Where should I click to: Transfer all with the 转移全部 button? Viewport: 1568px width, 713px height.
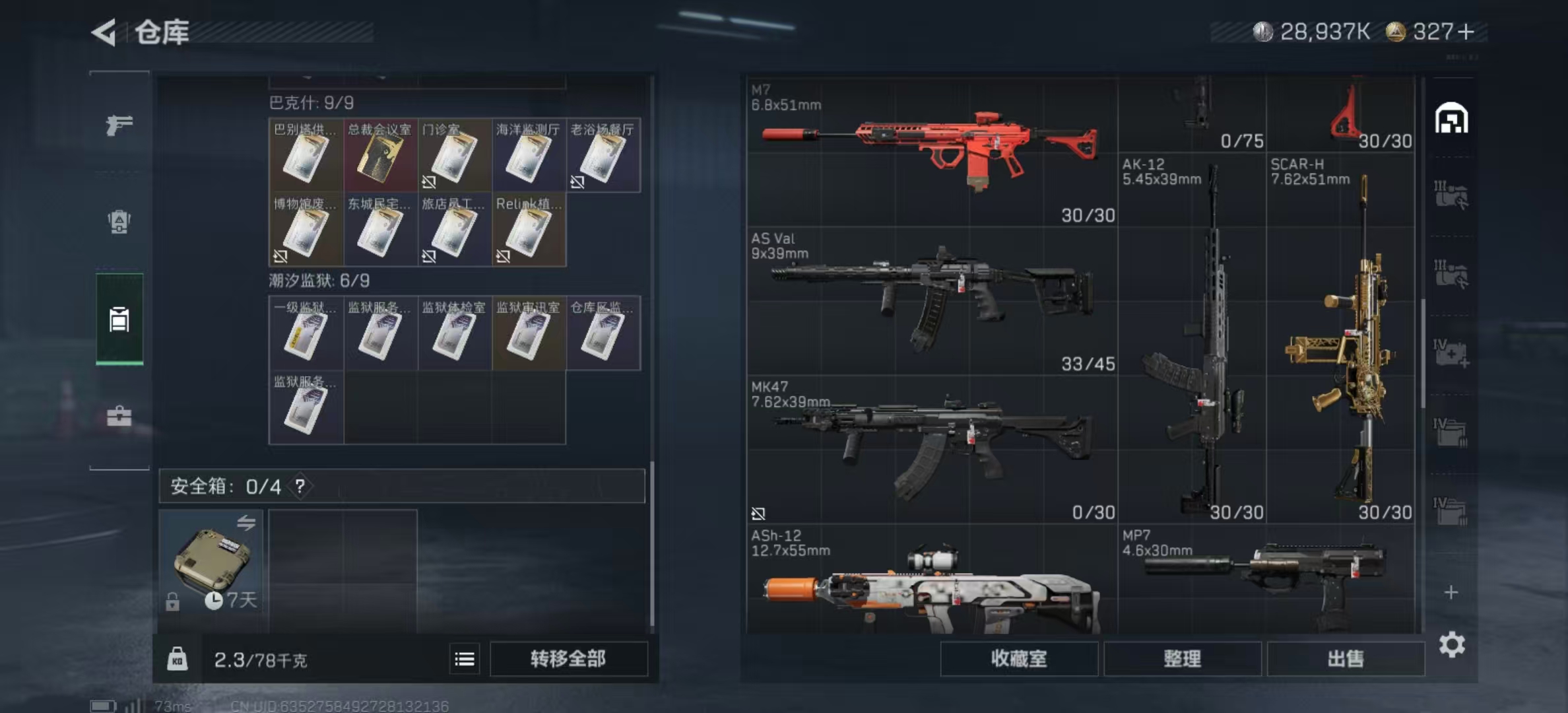568,659
